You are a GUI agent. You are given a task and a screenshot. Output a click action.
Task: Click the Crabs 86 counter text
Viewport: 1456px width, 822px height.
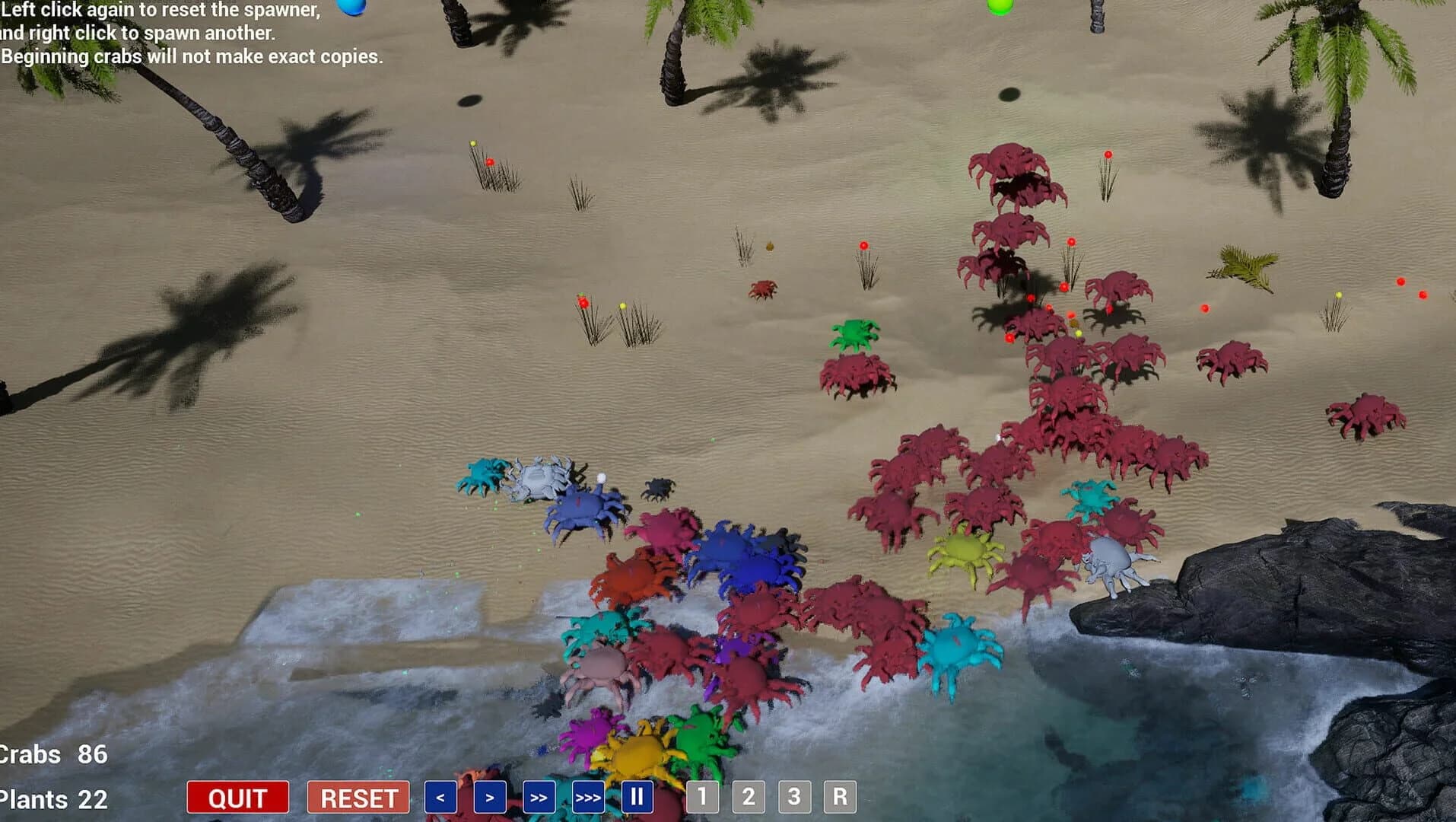pos(52,754)
